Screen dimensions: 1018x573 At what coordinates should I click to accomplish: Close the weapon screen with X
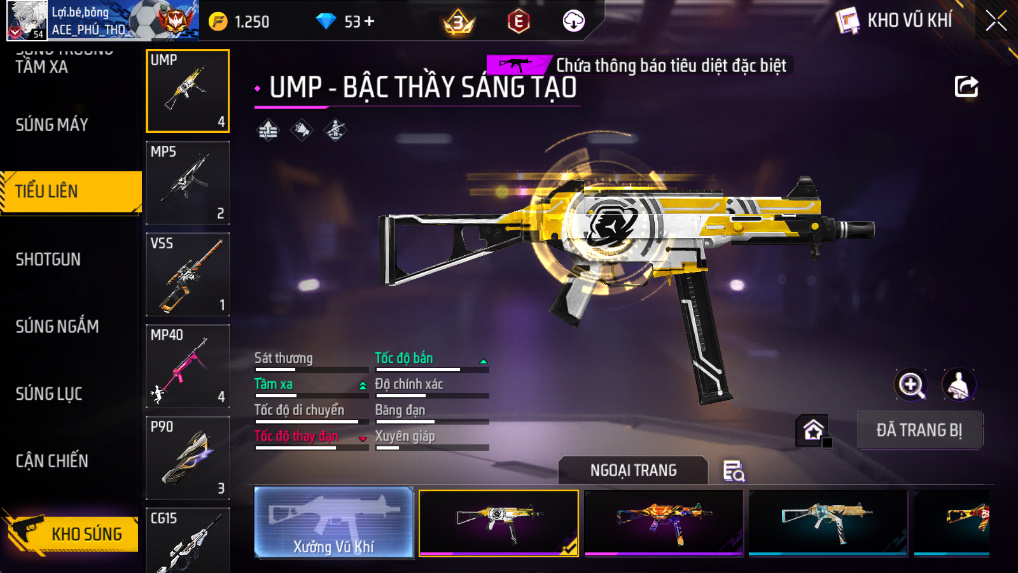pos(996,20)
